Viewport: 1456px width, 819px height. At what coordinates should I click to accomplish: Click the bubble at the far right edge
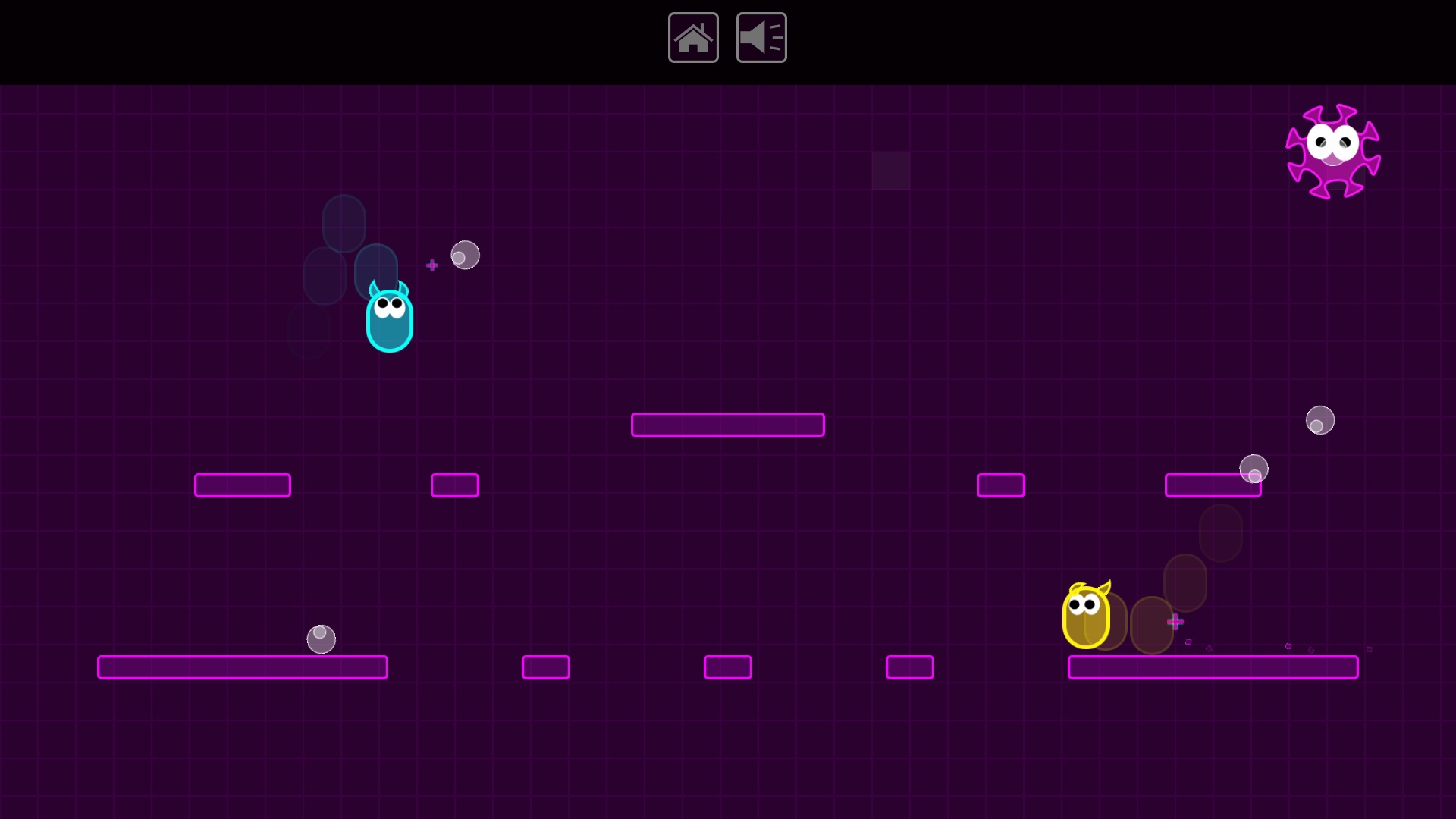click(x=1320, y=421)
